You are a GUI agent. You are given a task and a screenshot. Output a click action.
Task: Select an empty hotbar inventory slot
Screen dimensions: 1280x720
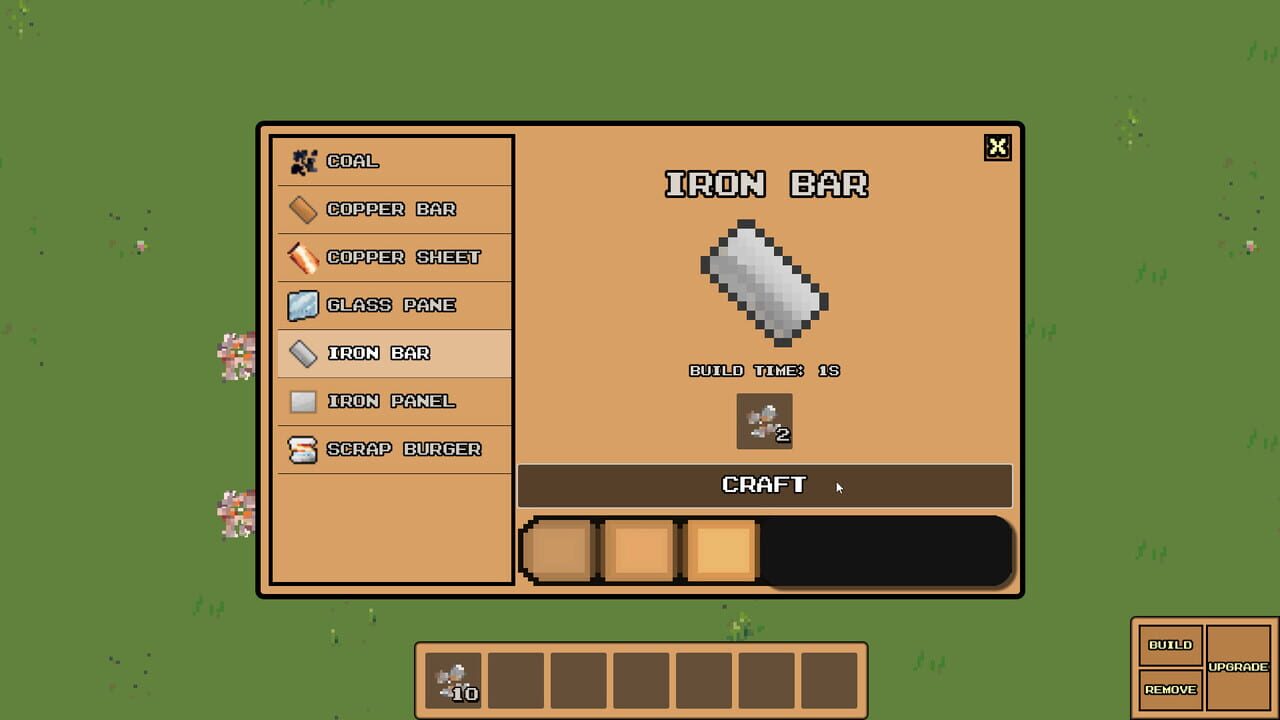click(x=516, y=679)
